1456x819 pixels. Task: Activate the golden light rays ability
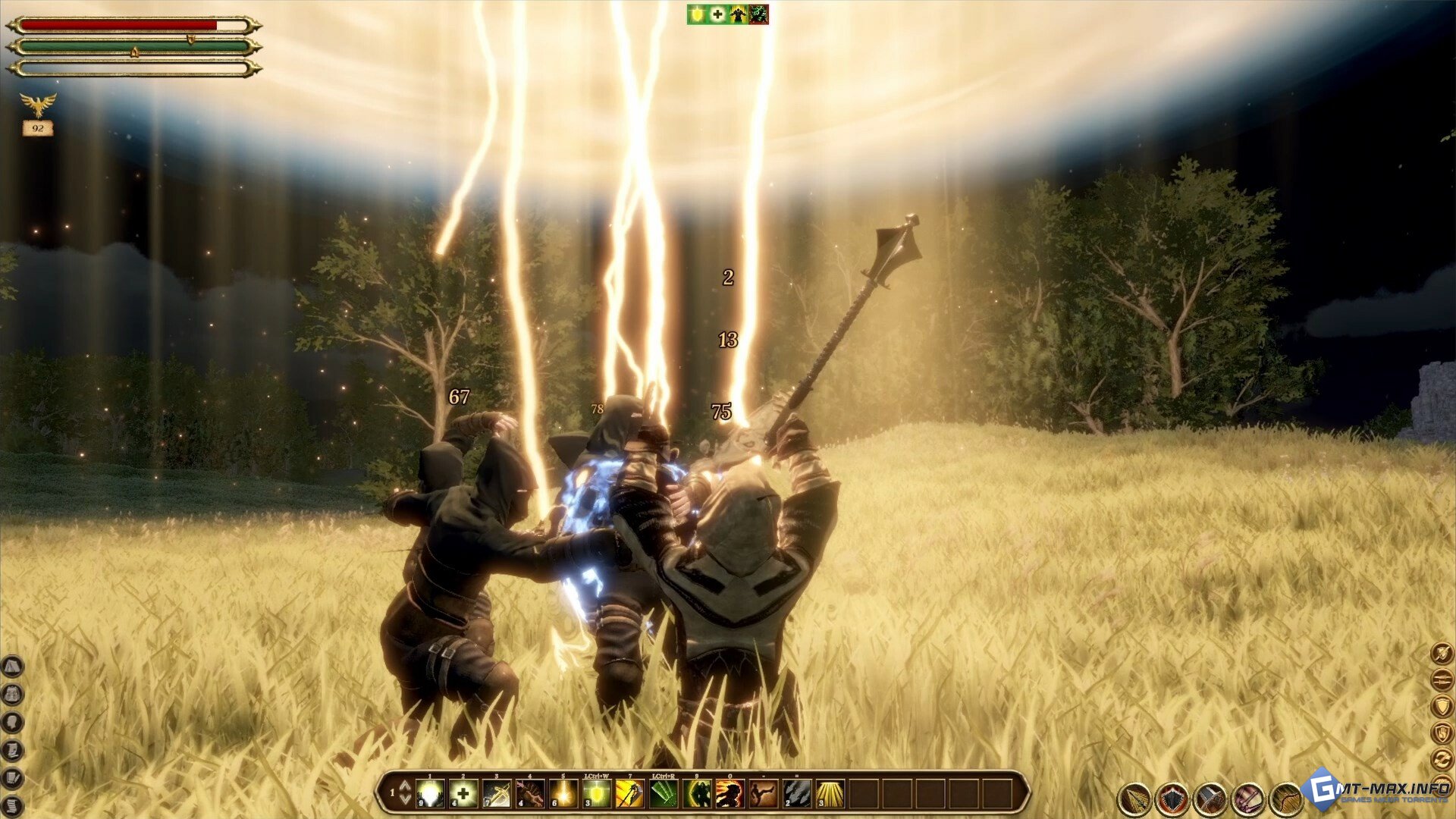tap(830, 794)
